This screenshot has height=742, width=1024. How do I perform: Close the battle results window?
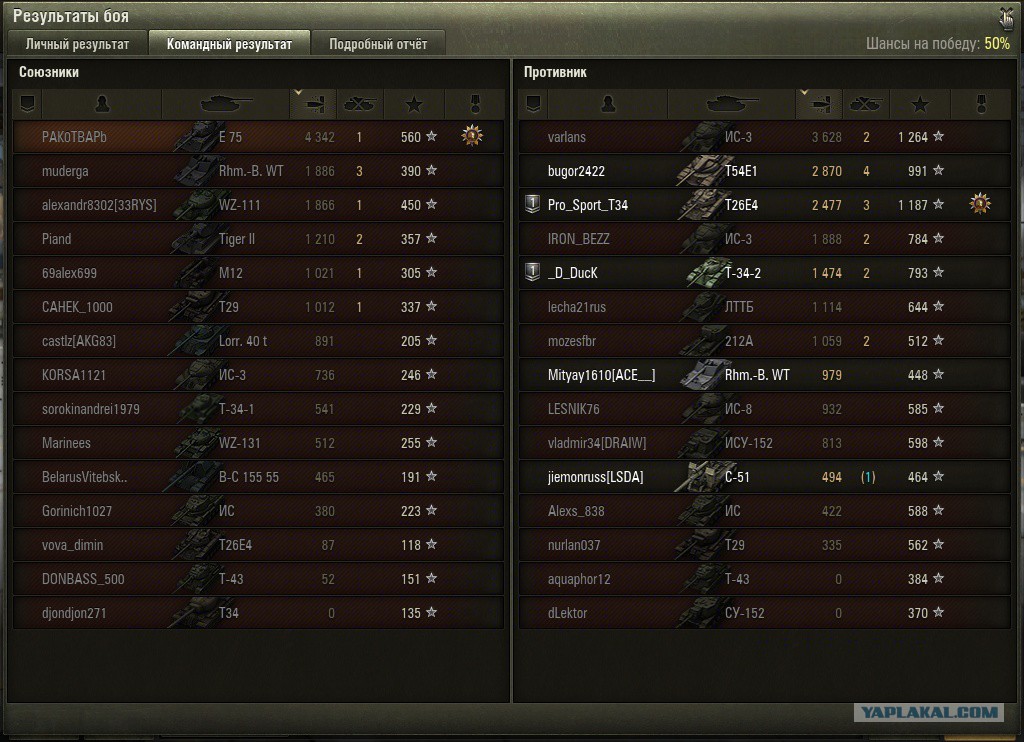(x=1004, y=17)
